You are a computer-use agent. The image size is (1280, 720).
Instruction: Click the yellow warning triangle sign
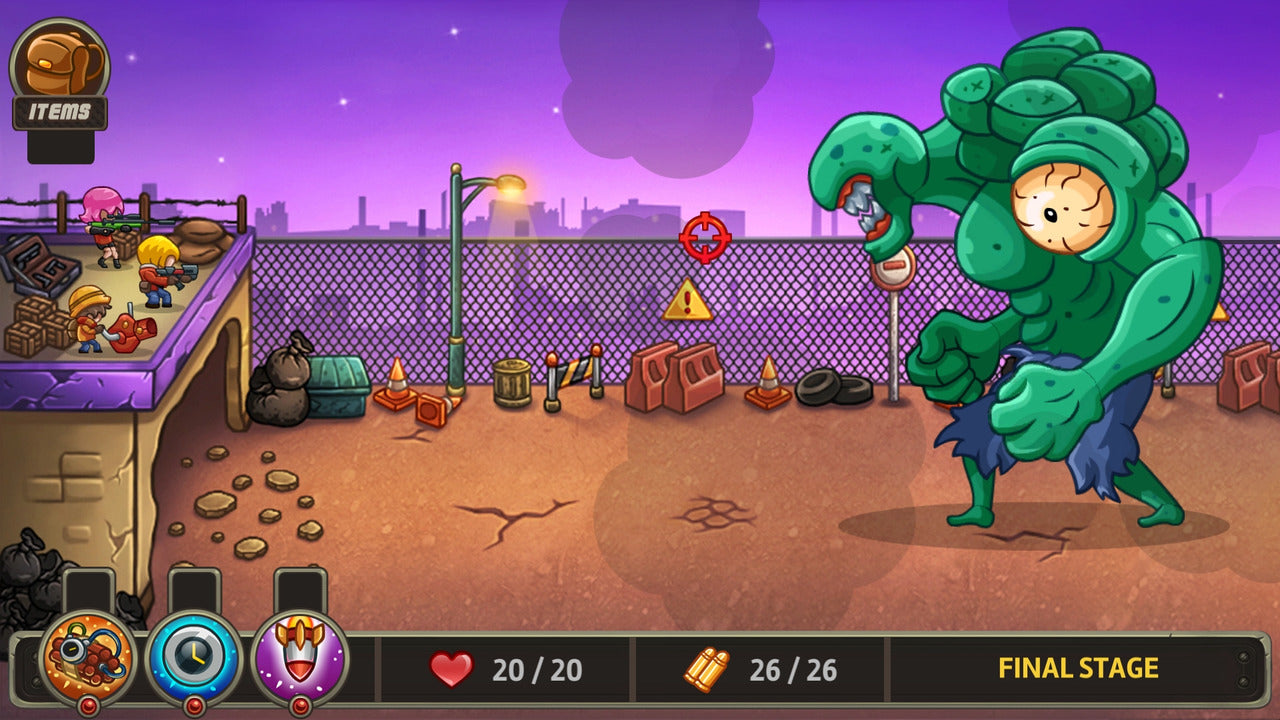click(x=687, y=300)
